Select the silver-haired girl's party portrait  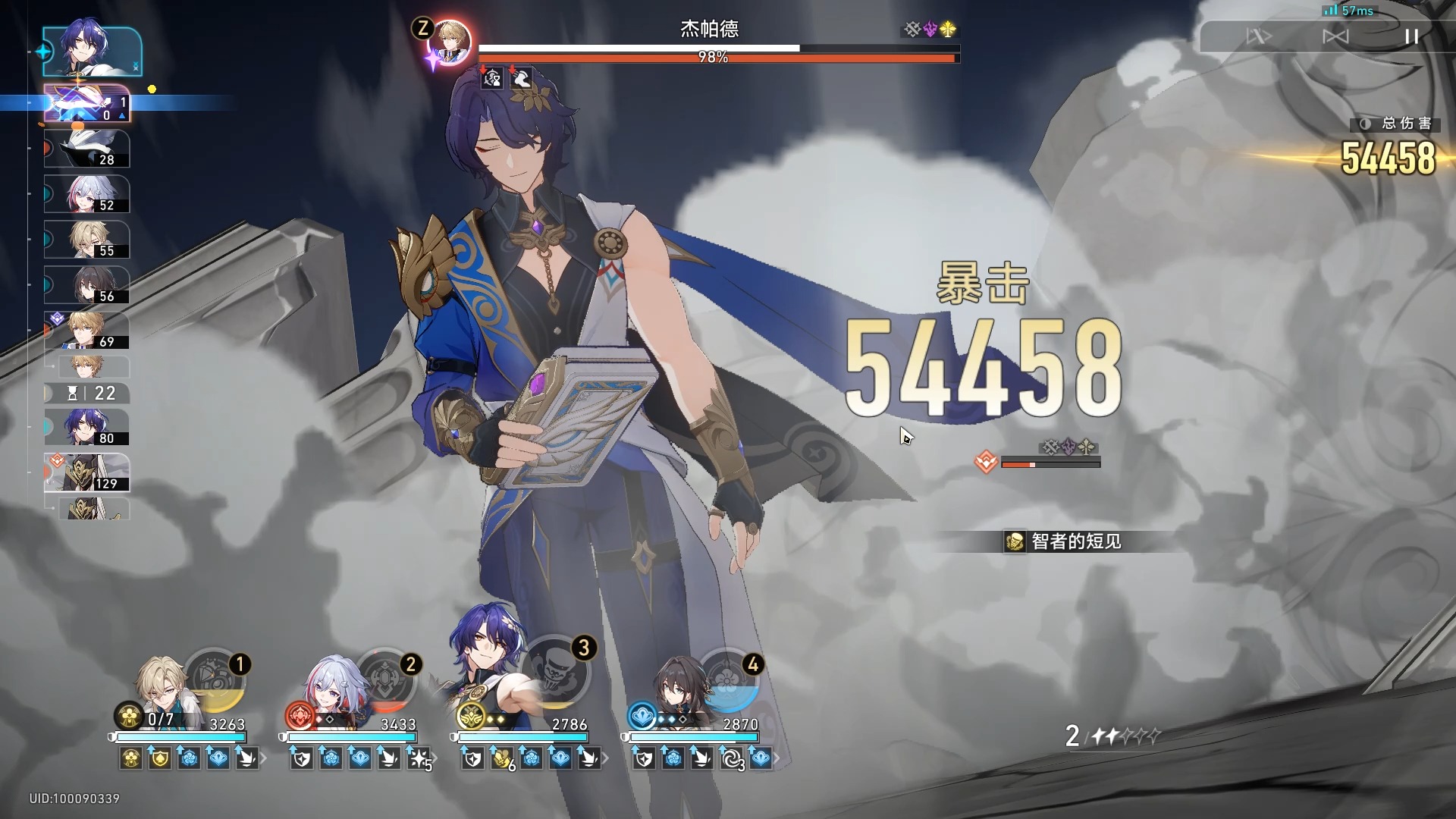pyautogui.click(x=334, y=690)
